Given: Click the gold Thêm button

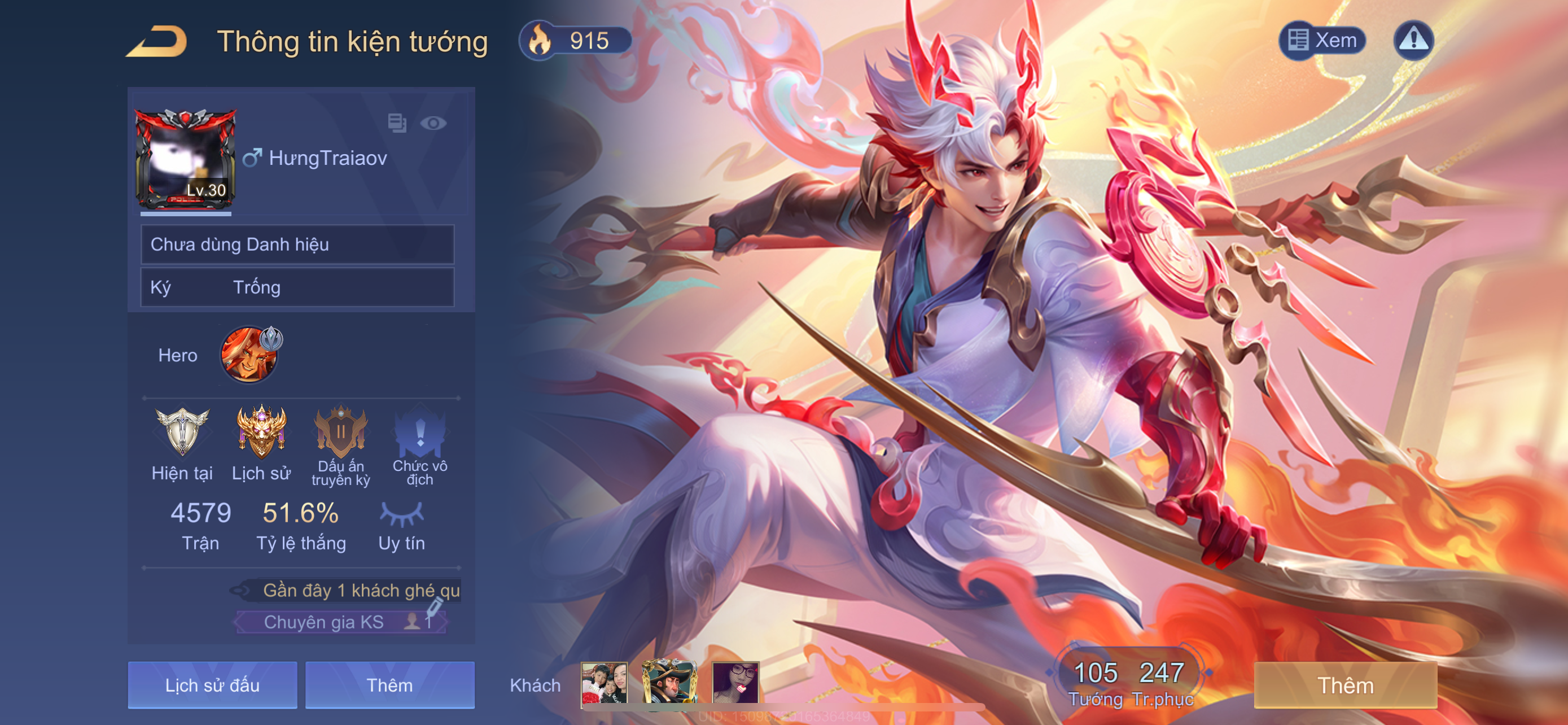Looking at the screenshot, I should pyautogui.click(x=1345, y=685).
